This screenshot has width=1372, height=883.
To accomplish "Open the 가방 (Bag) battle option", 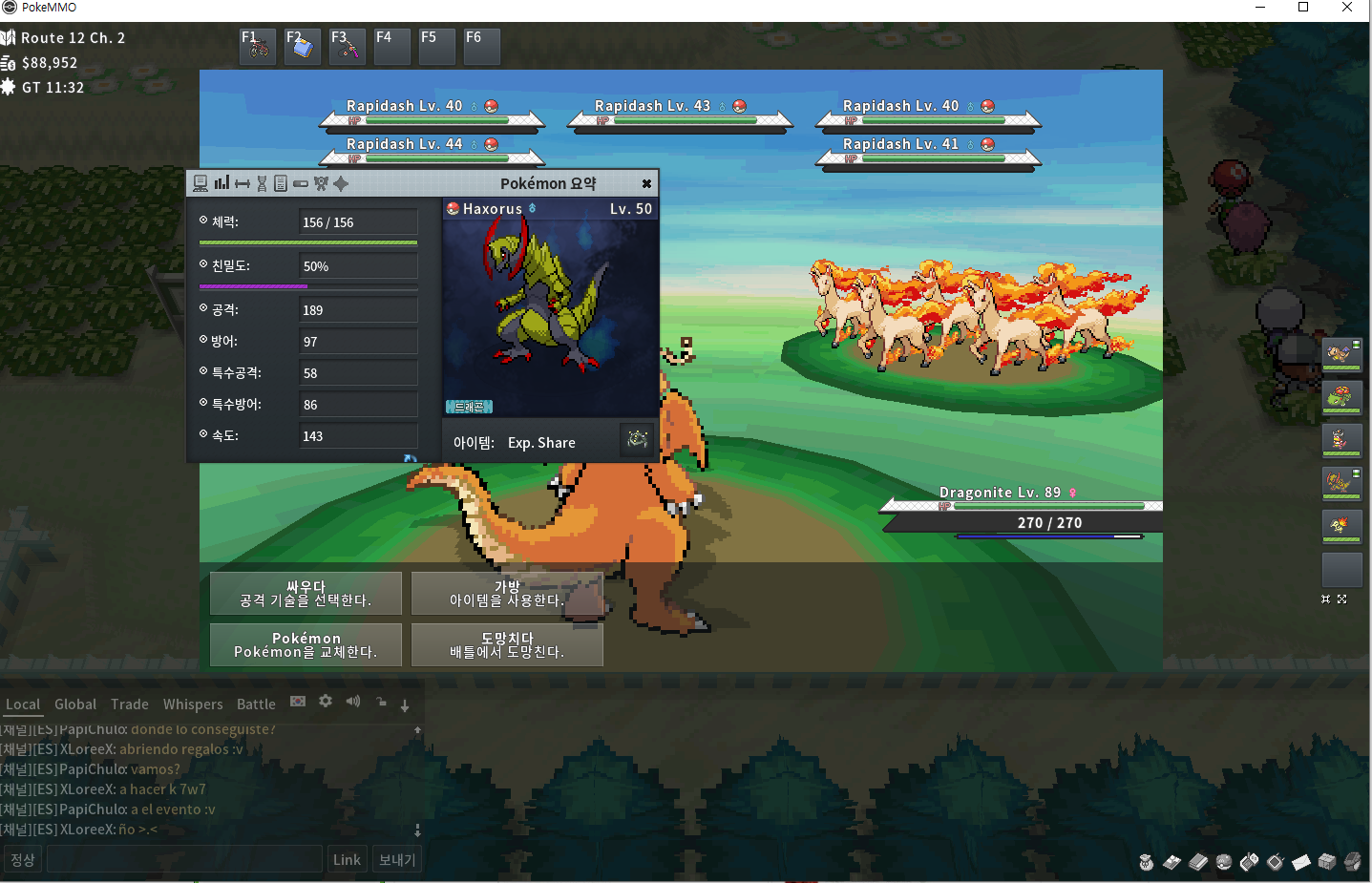I will [507, 594].
